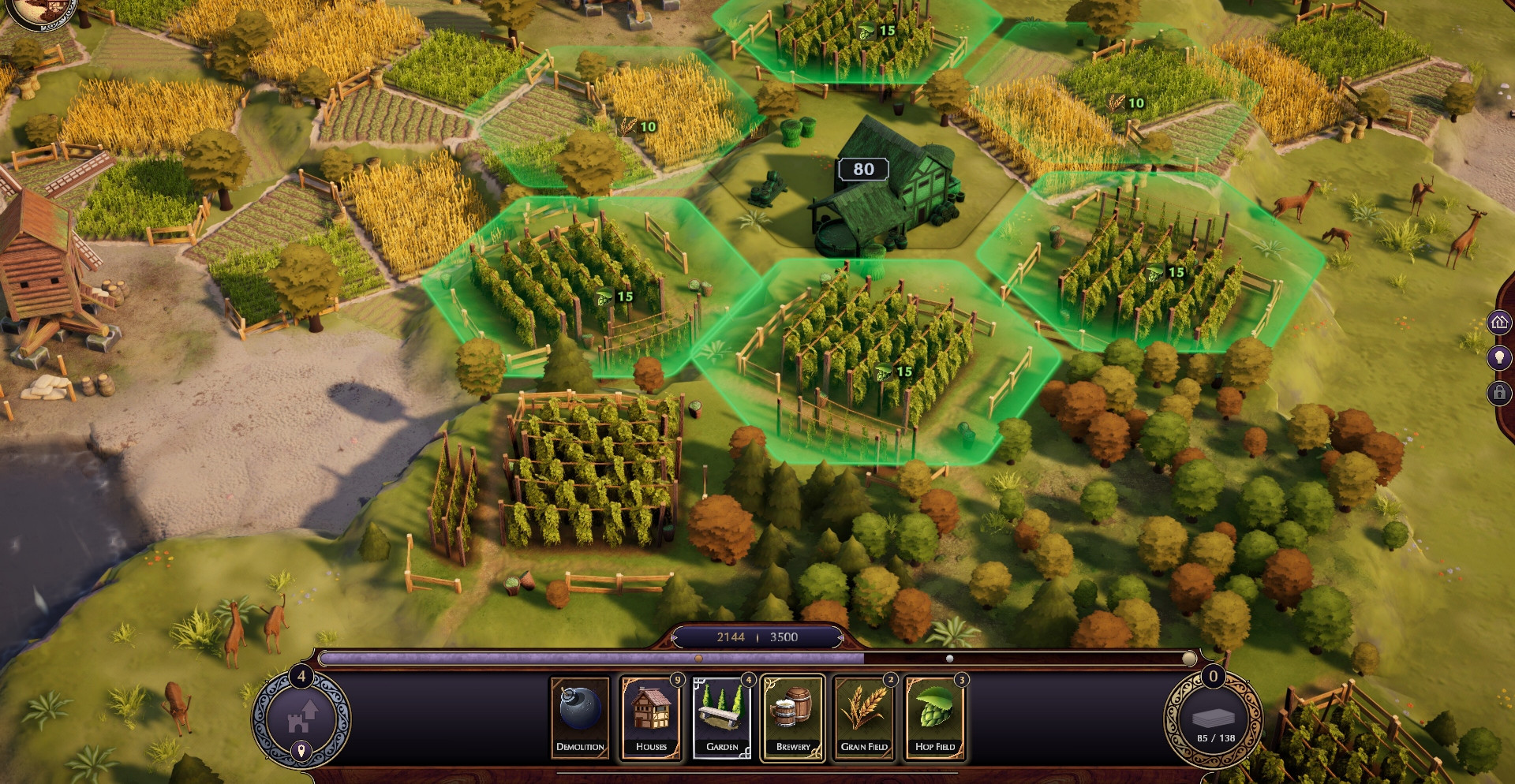
Task: Choose the Garden card
Action: pos(722,717)
